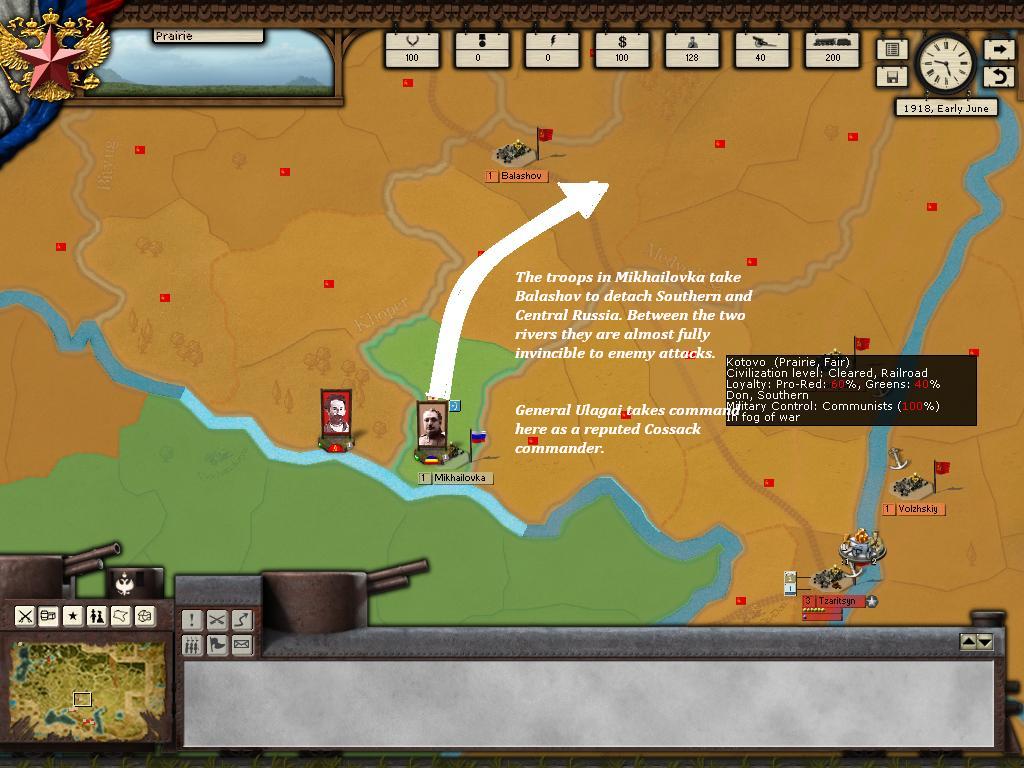Click the minimap of Russia
Image resolution: width=1024 pixels, height=768 pixels.
pos(88,691)
